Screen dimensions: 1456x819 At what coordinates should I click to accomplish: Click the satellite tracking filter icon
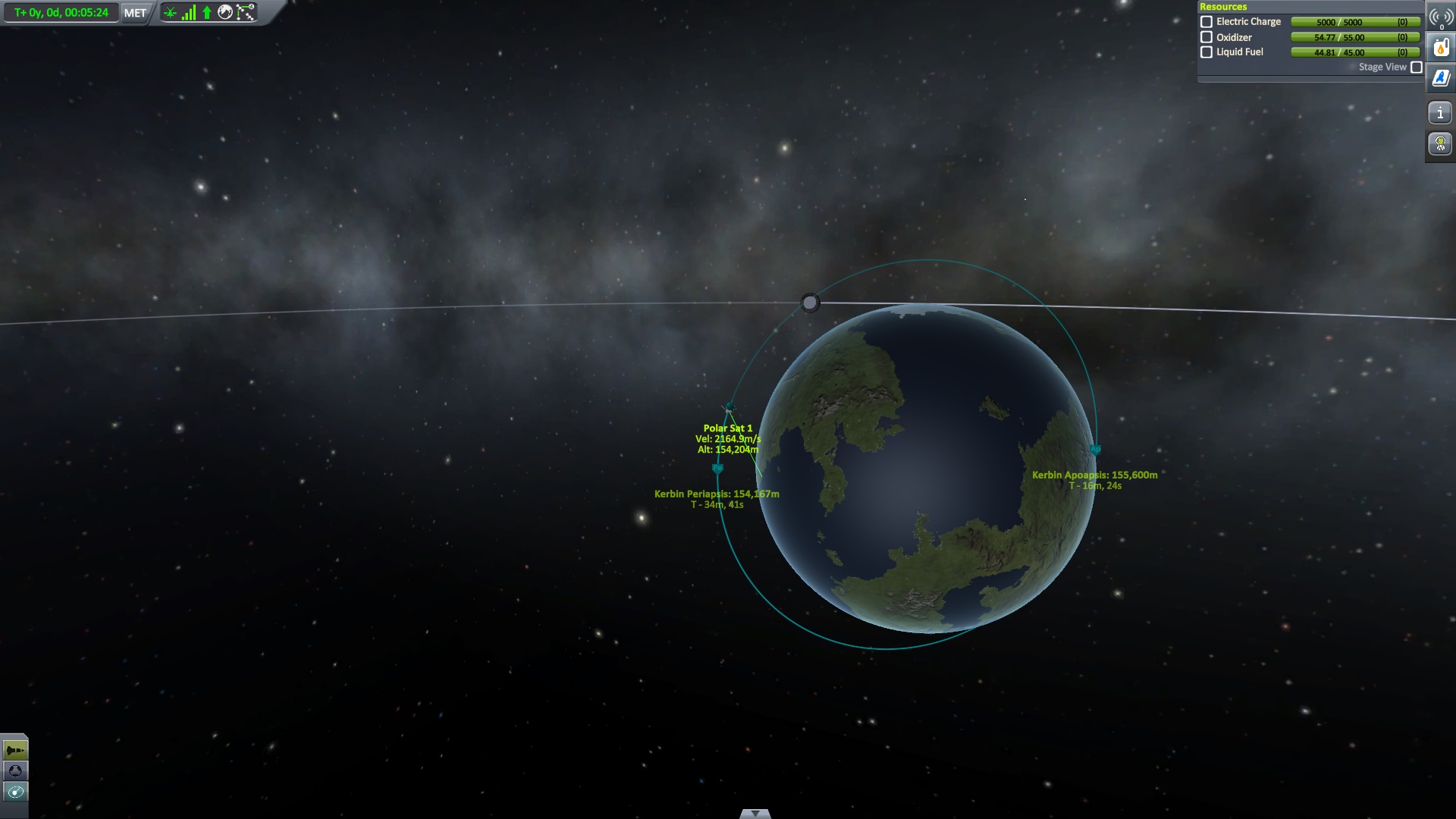(x=170, y=13)
